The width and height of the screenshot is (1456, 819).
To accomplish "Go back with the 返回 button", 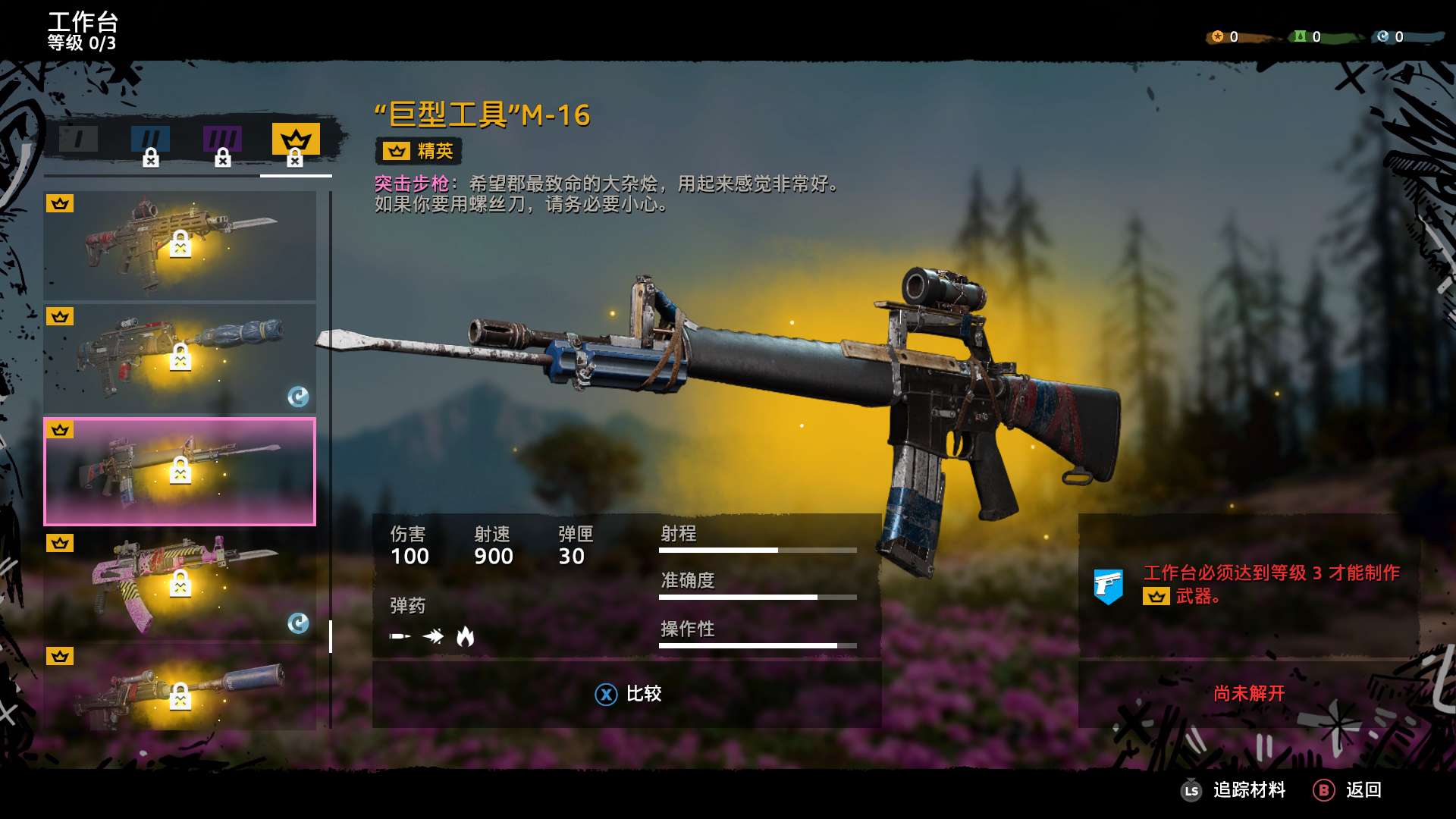I will (x=1348, y=790).
